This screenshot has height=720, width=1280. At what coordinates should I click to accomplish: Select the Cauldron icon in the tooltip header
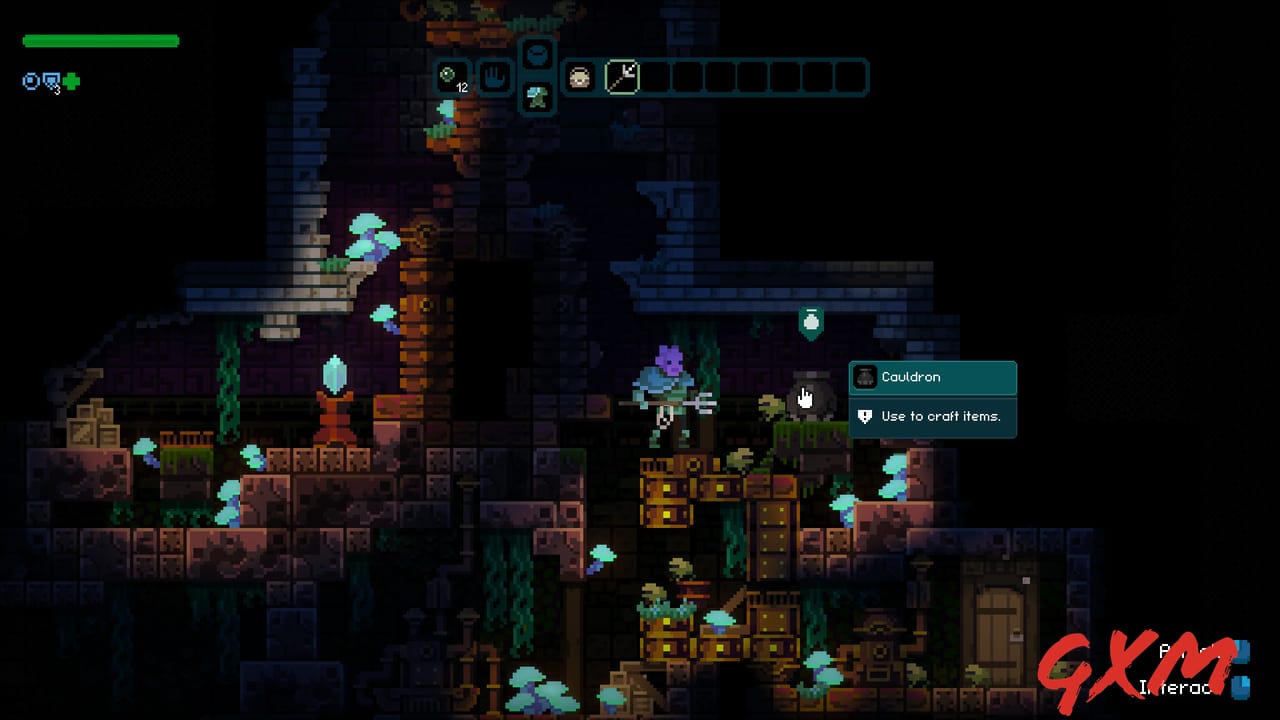(x=865, y=377)
